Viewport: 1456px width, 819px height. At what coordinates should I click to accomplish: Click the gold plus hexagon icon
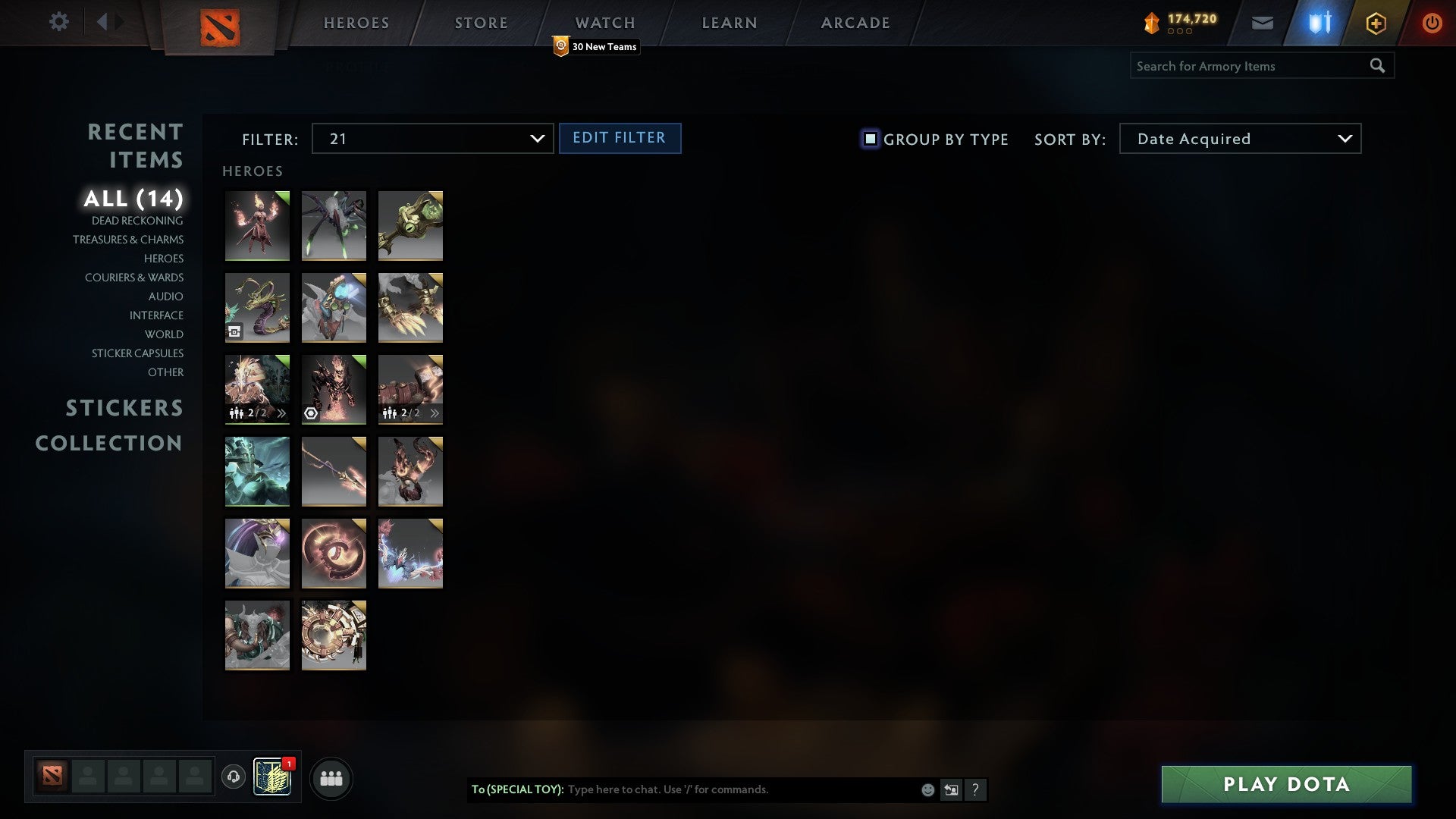tap(1375, 22)
